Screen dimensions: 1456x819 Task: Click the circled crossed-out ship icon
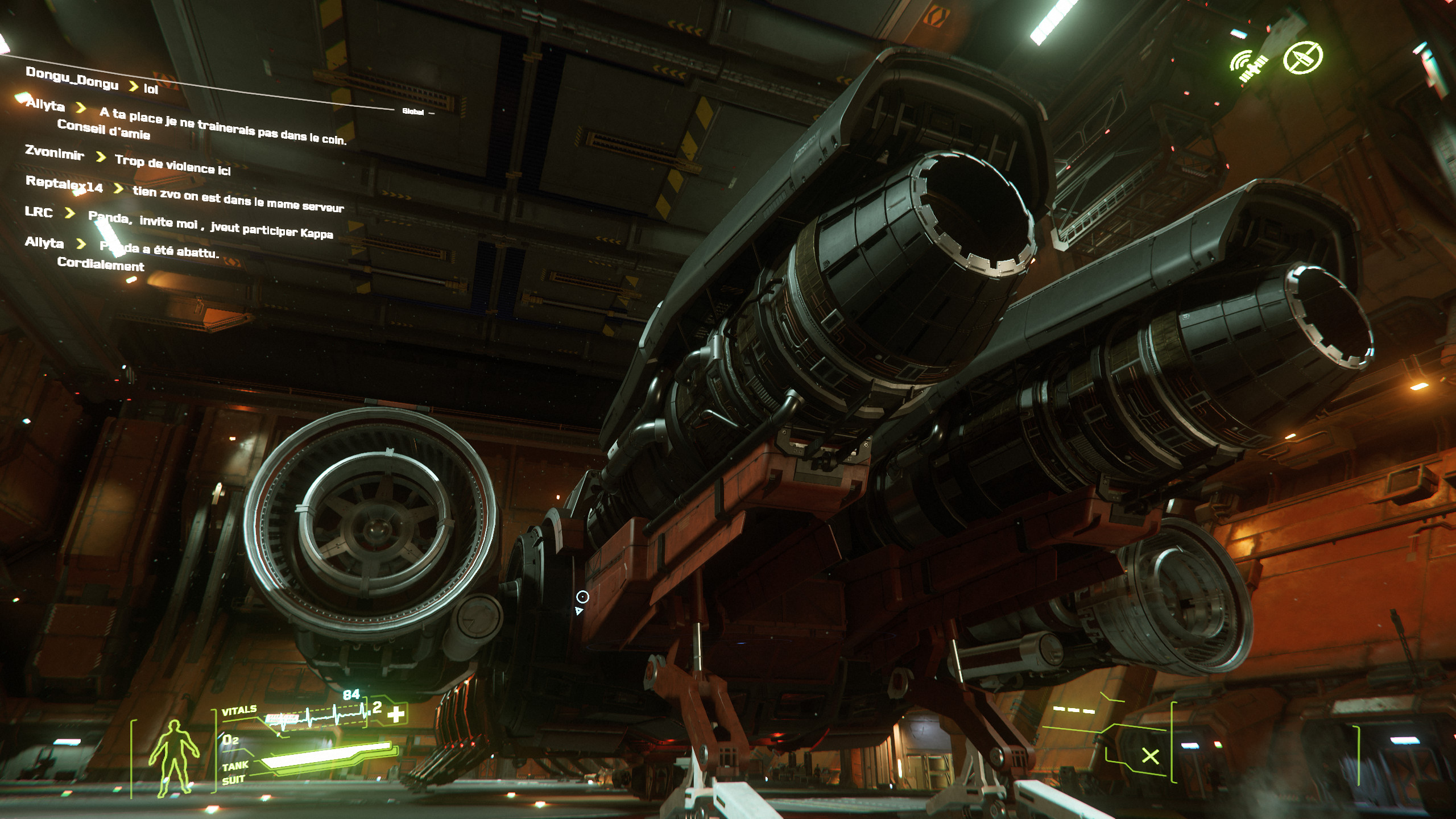pos(1302,57)
